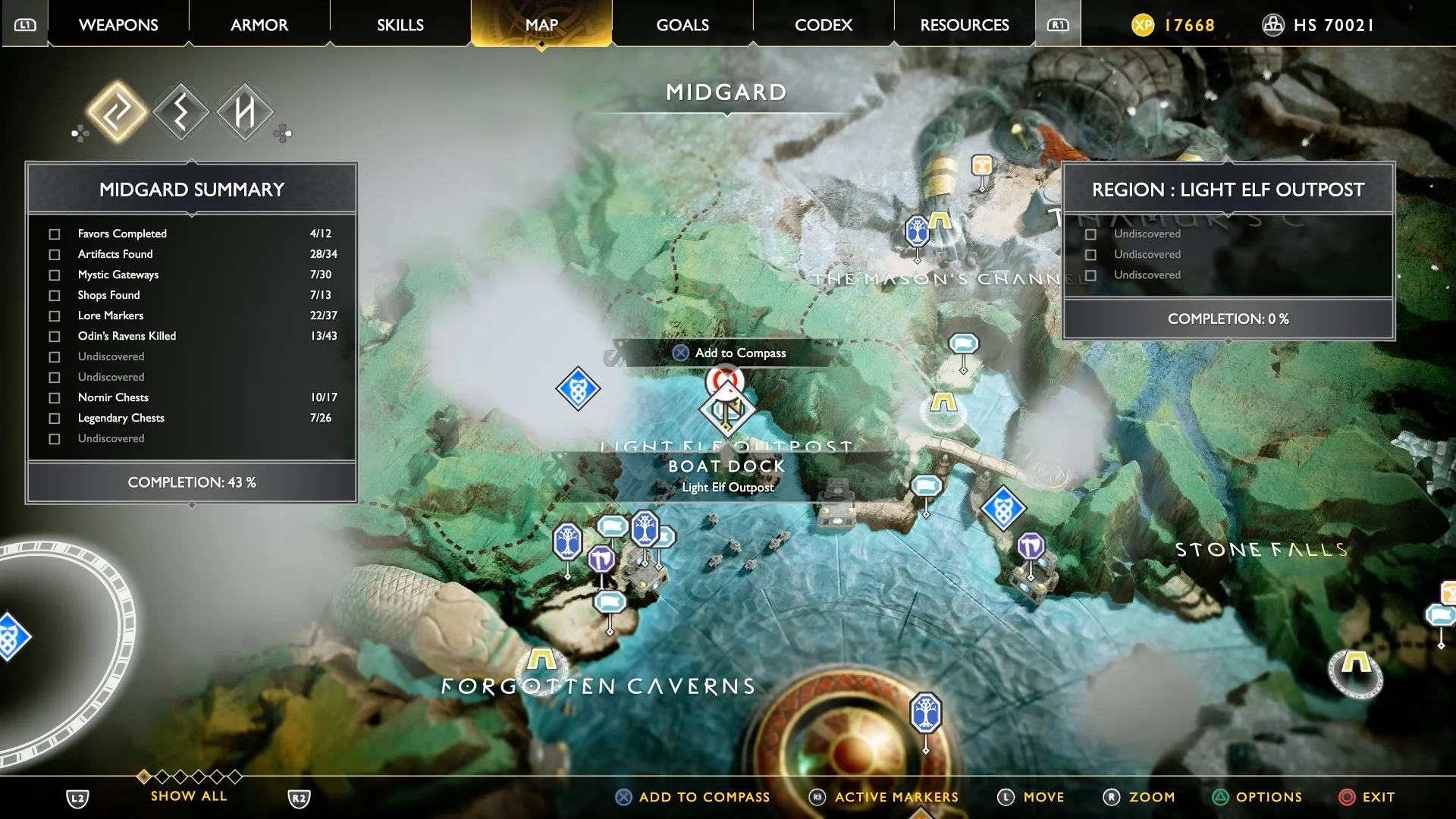Click the purple shop icon below Forgotten Caverns
Viewport: 1456px width, 819px height.
point(600,559)
